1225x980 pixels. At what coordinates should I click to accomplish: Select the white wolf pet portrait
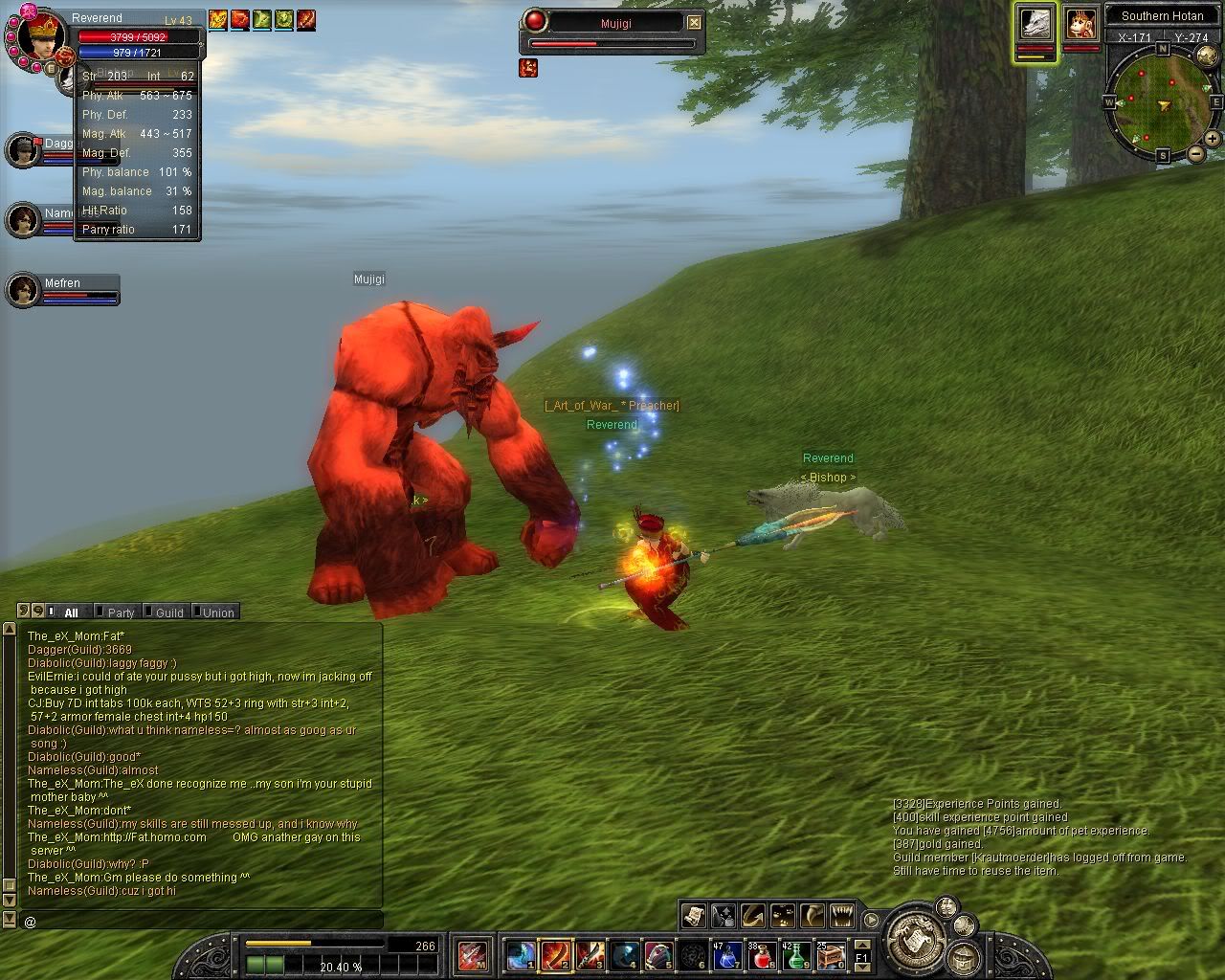point(1036,24)
